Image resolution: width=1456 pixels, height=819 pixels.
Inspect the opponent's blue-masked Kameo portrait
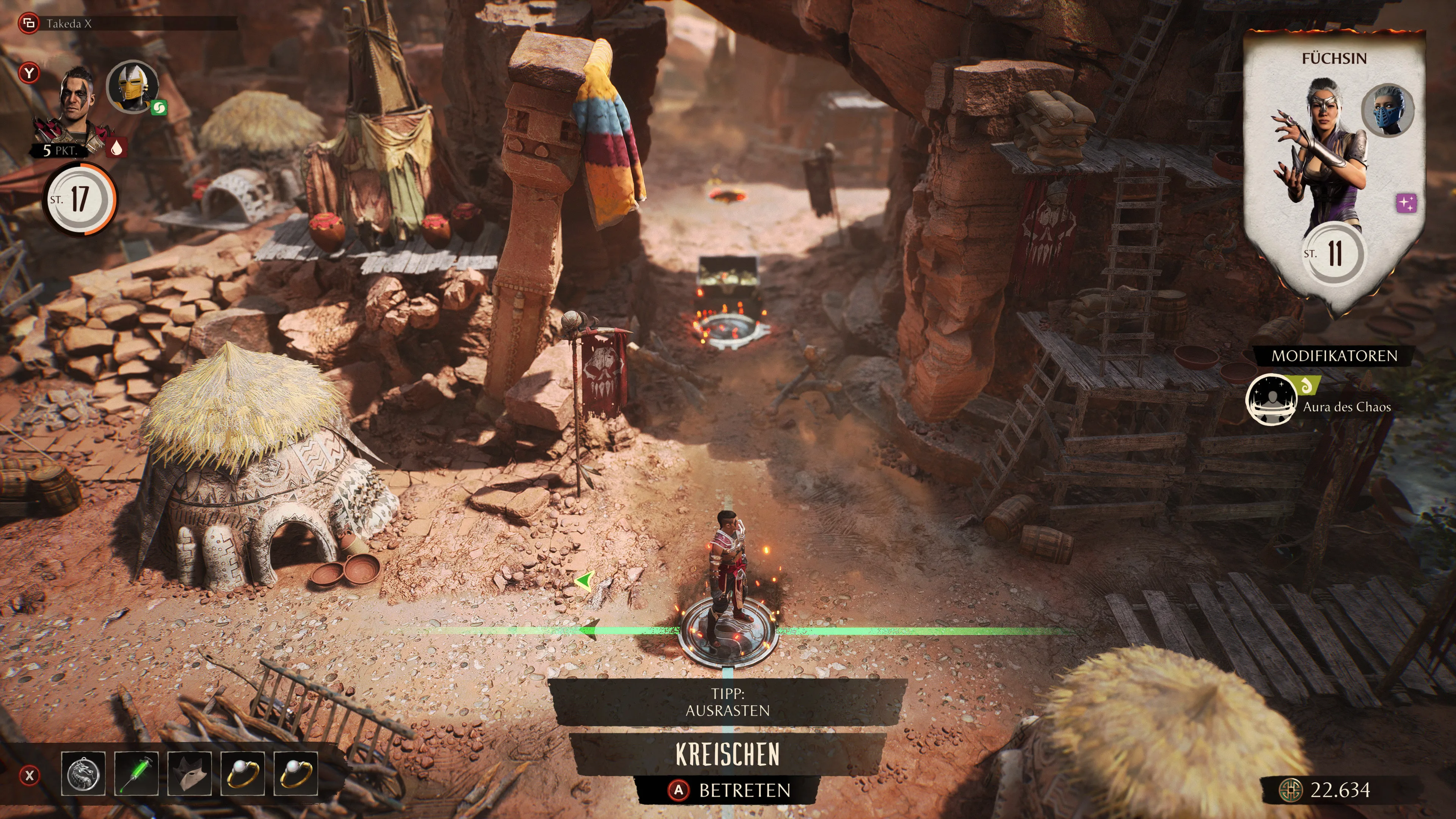coord(1387,110)
